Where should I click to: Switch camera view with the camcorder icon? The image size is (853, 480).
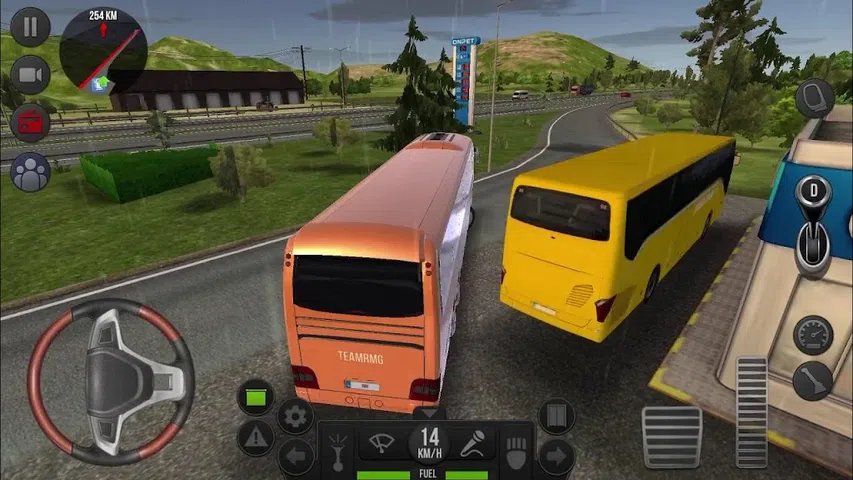tap(31, 75)
